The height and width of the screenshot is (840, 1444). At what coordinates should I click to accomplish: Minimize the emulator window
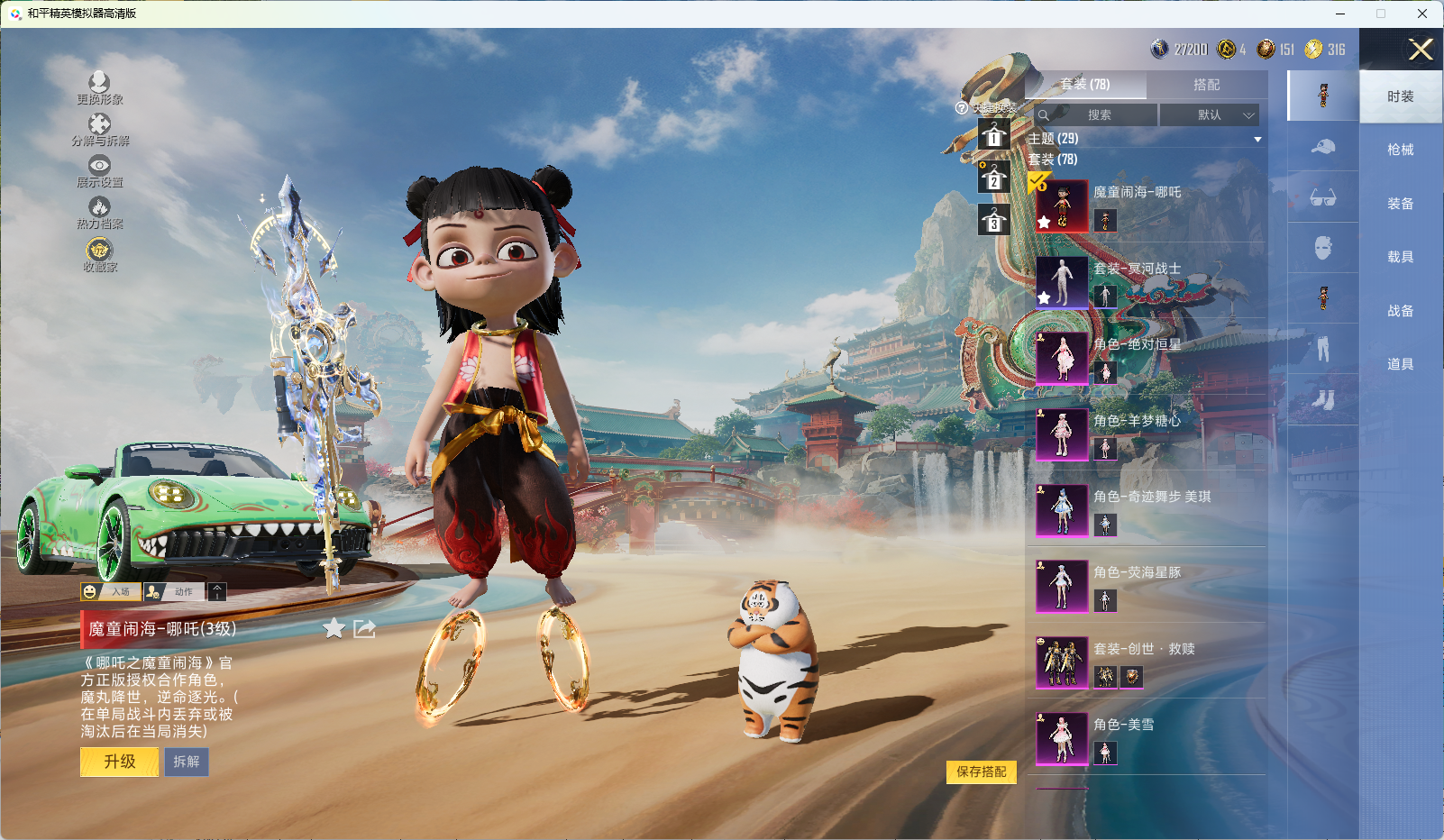[1340, 14]
